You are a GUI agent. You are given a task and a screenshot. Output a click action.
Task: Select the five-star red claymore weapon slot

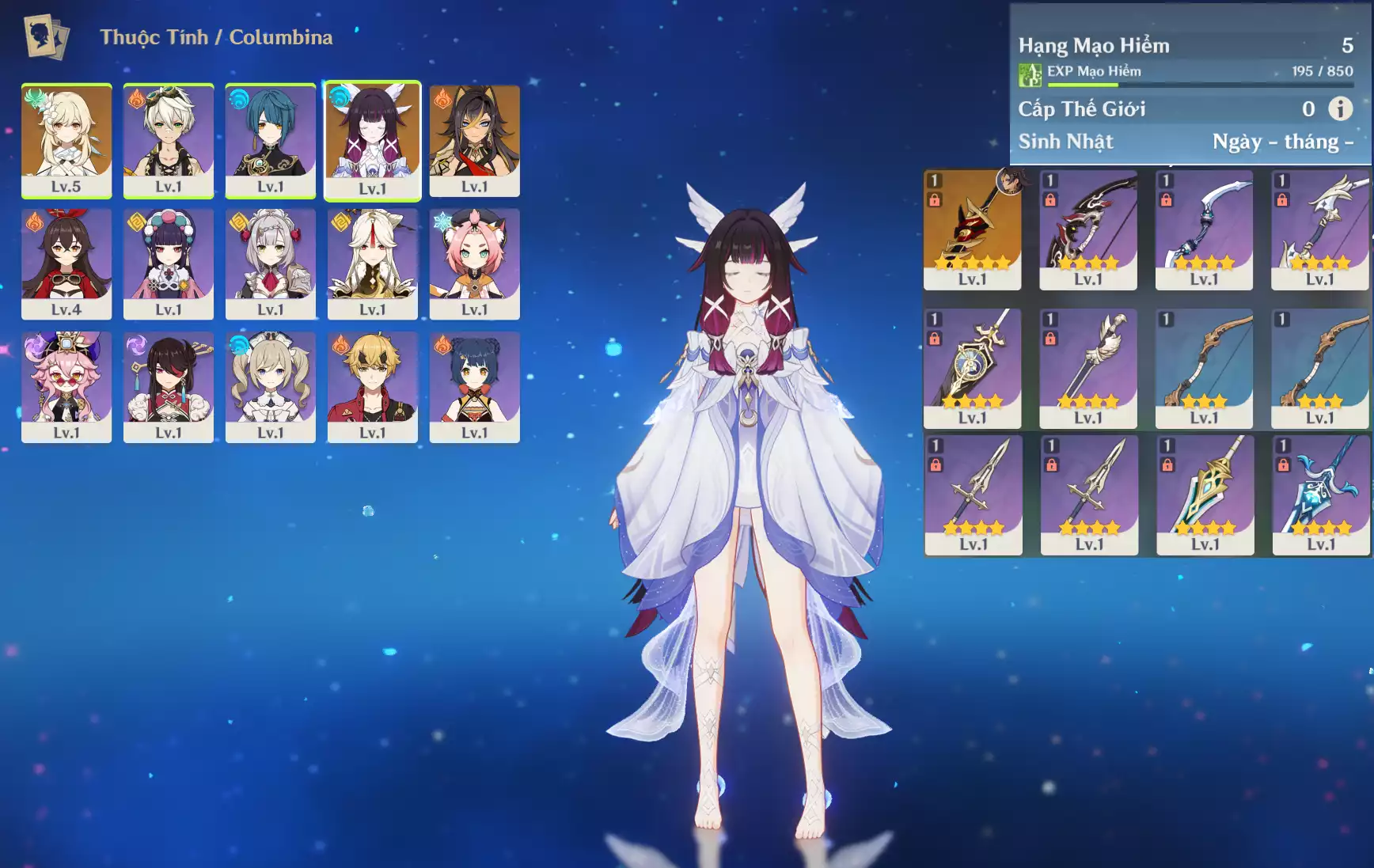pyautogui.click(x=972, y=229)
